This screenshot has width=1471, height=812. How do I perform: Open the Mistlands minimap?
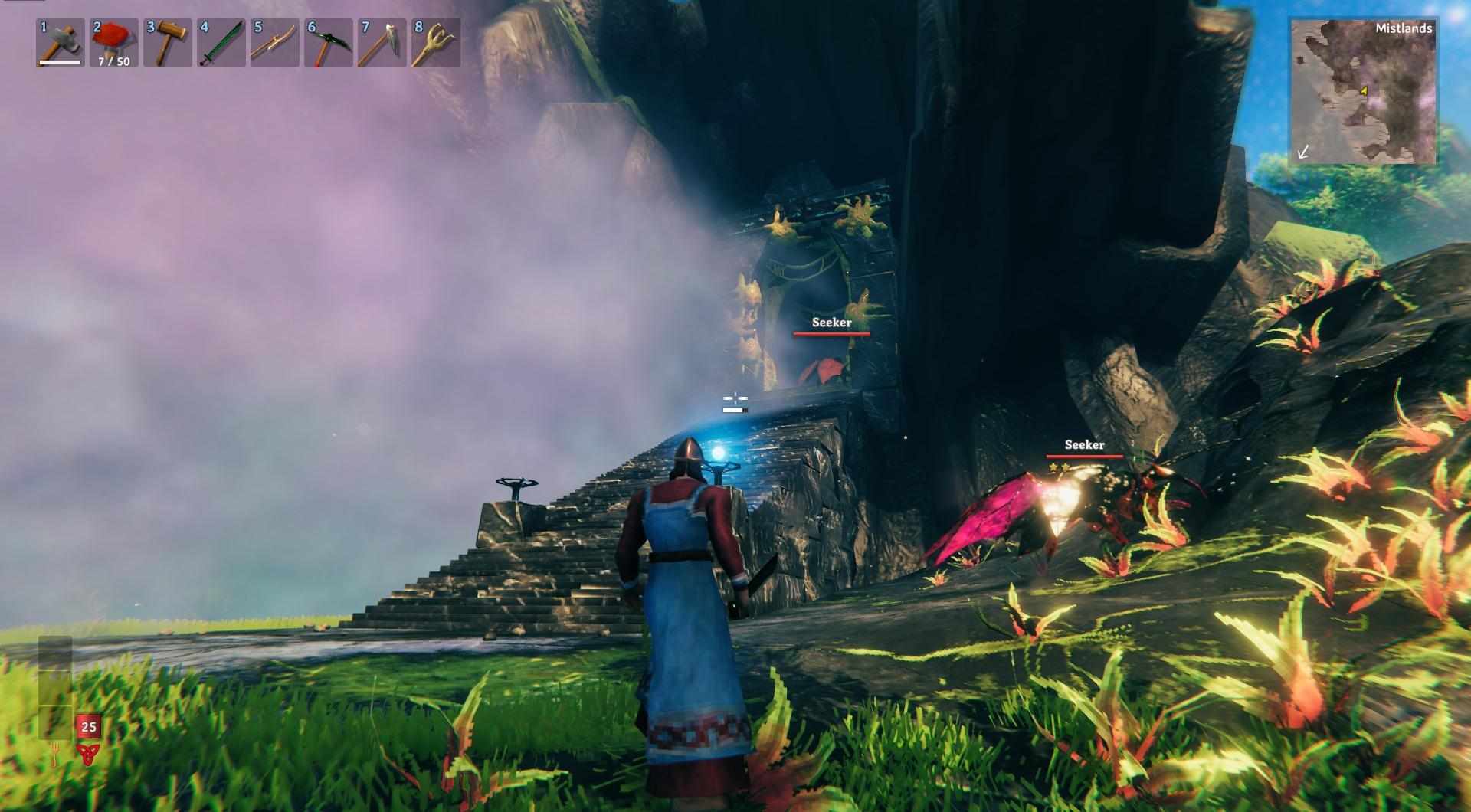1363,92
